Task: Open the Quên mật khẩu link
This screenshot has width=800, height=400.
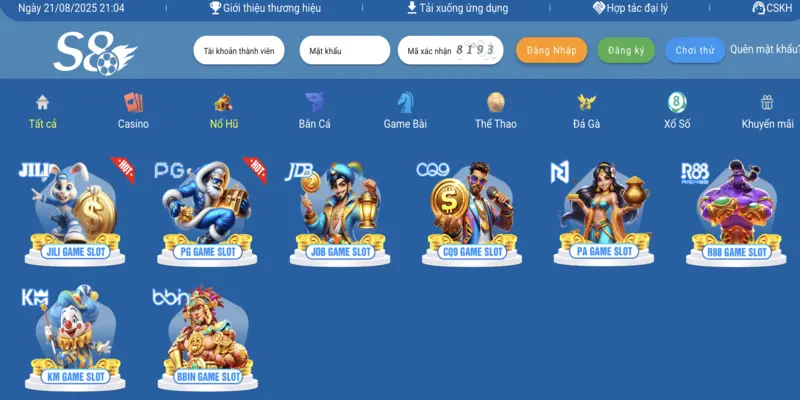Action: (764, 49)
